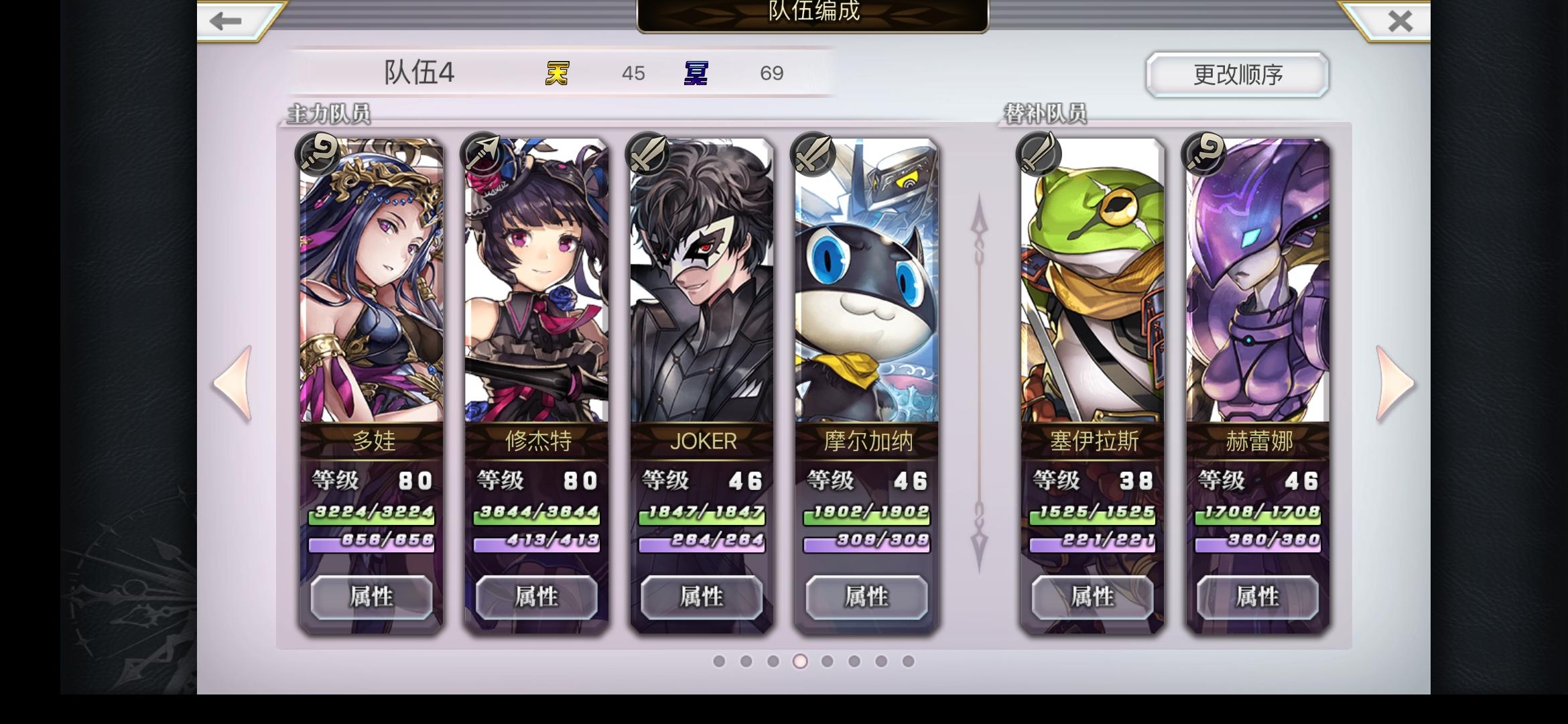Viewport: 1568px width, 724px height.
Task: Click the sword icon on 塞伊拉斯's card
Action: 1038,154
